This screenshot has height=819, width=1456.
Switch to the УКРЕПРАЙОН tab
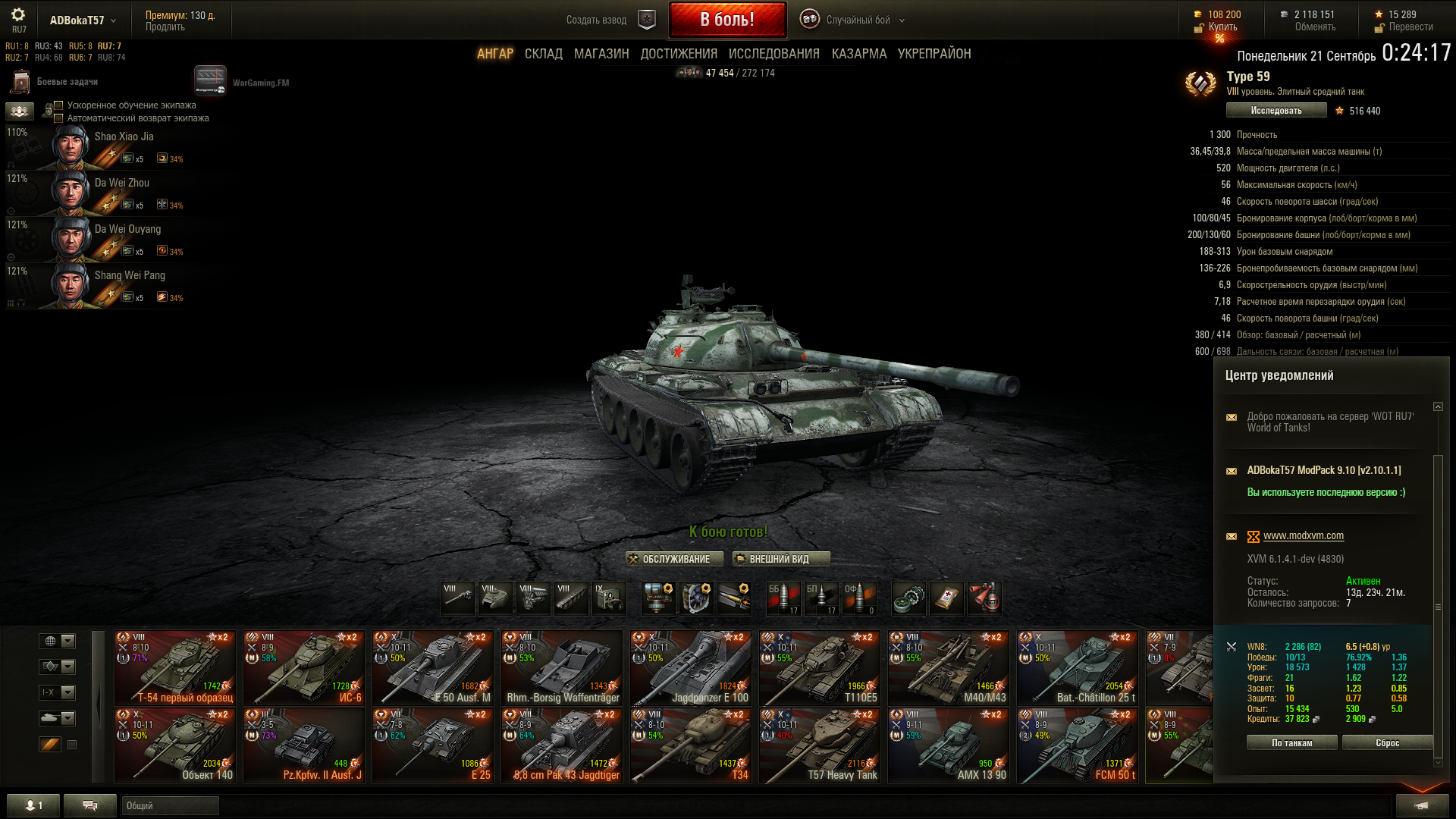934,54
